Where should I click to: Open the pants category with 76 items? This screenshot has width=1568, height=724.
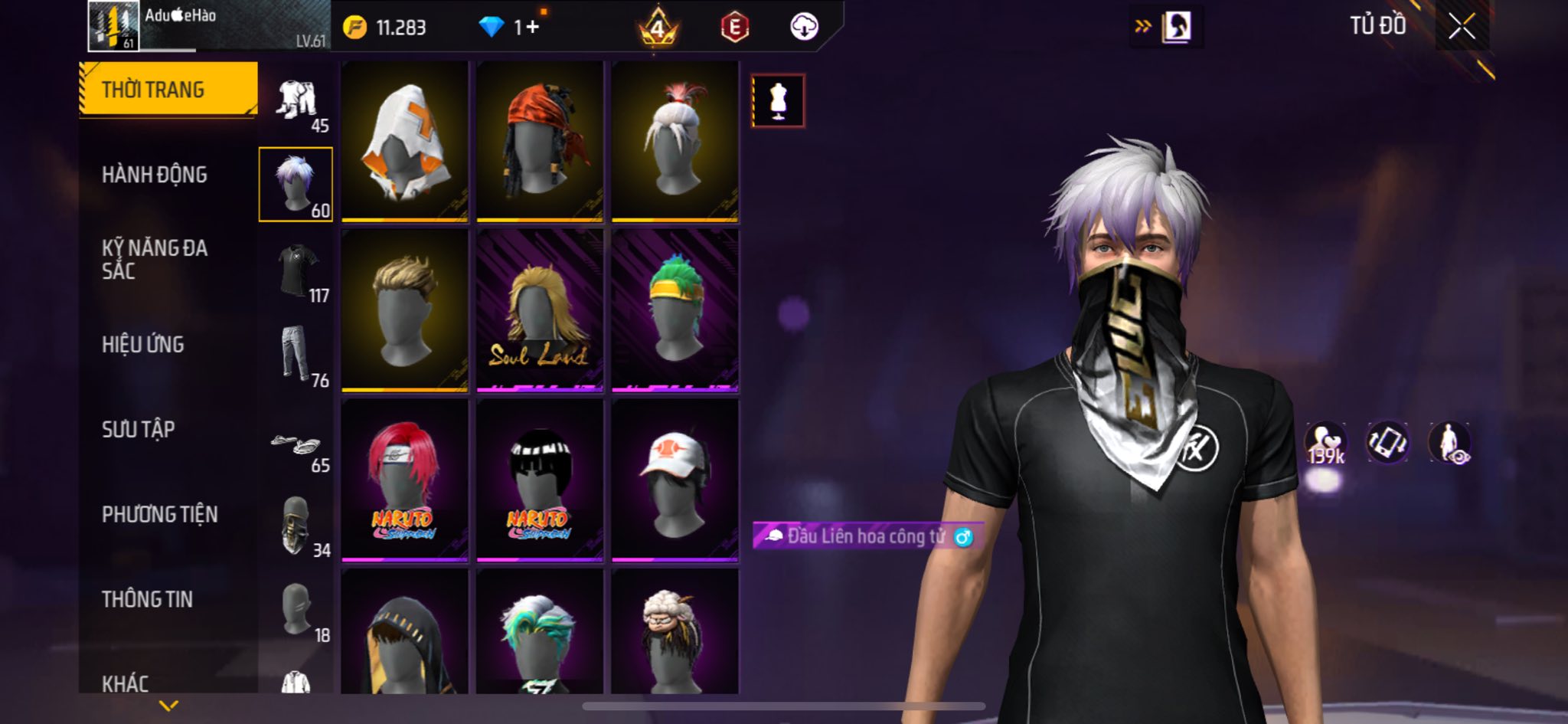click(x=296, y=355)
